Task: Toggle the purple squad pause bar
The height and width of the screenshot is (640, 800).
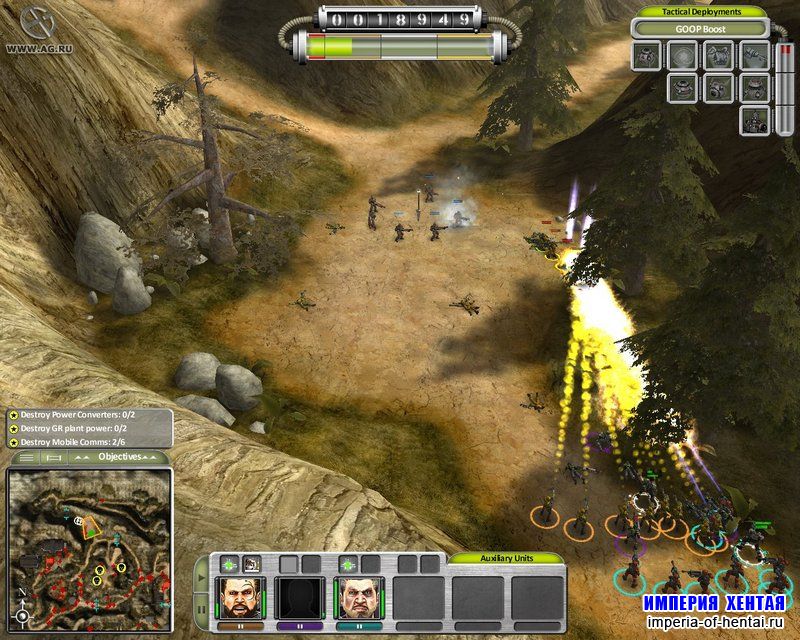Action: pos(301,625)
